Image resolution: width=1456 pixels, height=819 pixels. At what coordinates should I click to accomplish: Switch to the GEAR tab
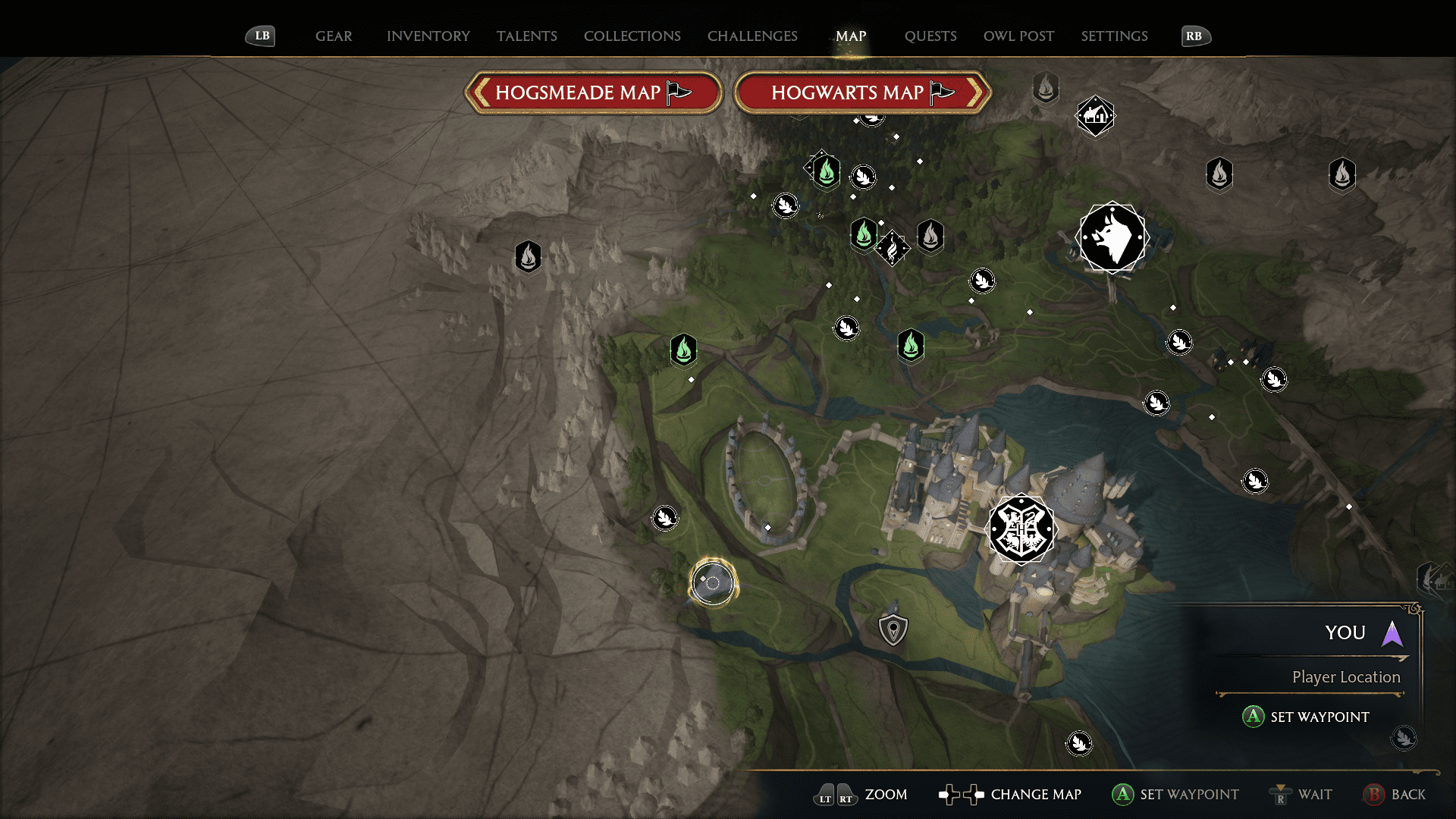pyautogui.click(x=333, y=36)
